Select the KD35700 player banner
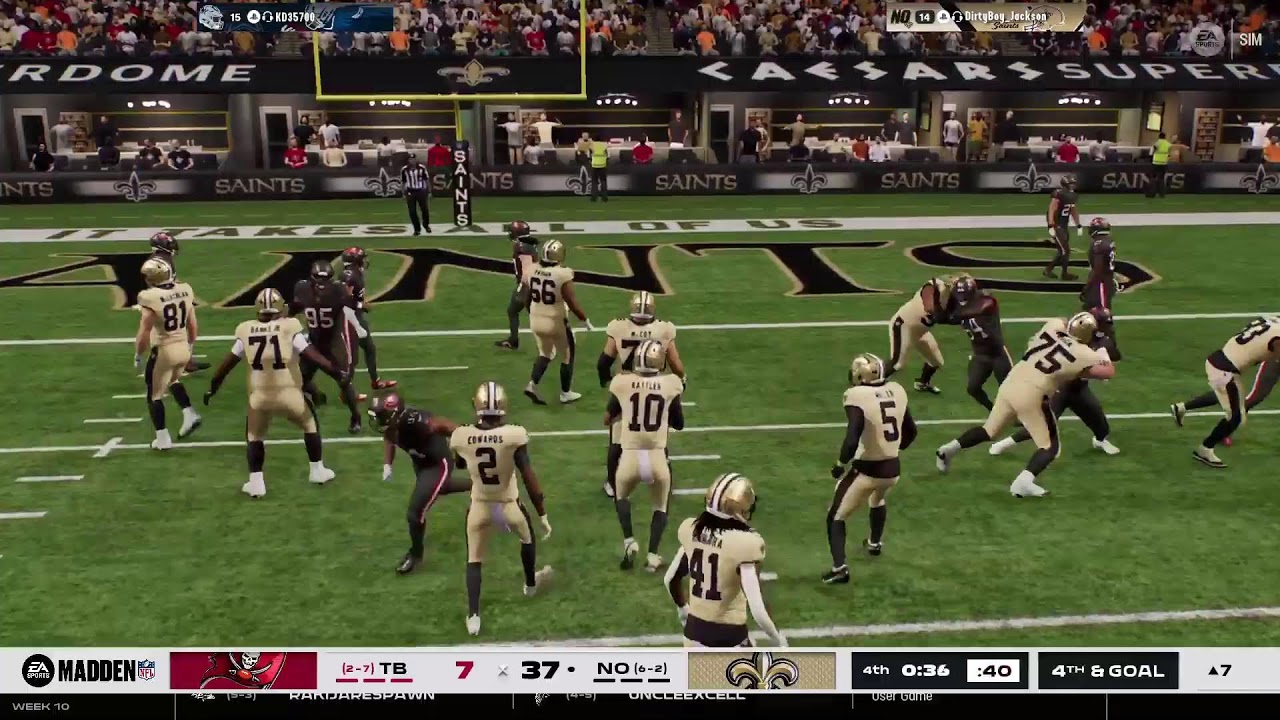 coord(296,17)
